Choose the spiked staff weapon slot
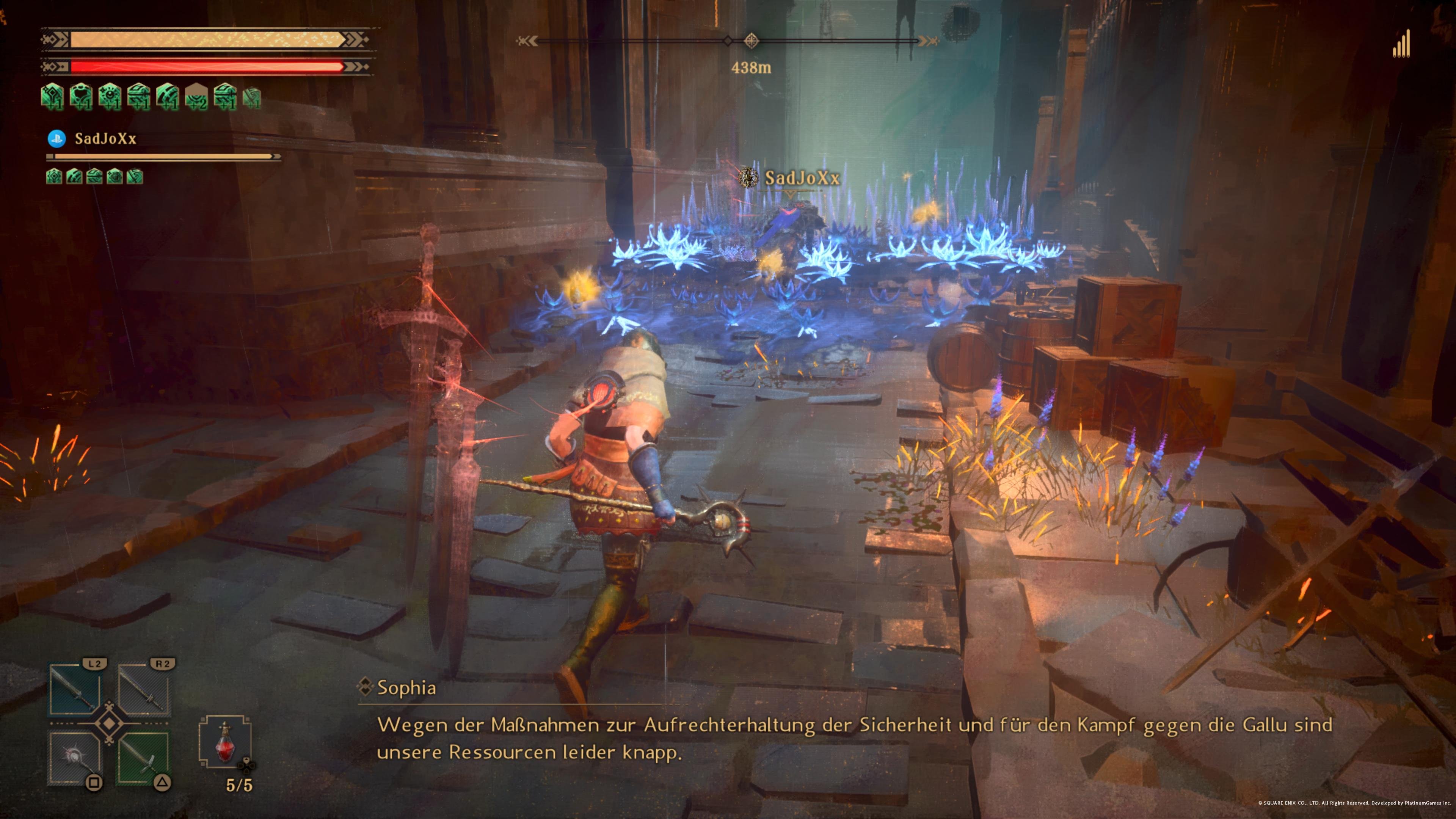1456x819 pixels. click(x=75, y=758)
